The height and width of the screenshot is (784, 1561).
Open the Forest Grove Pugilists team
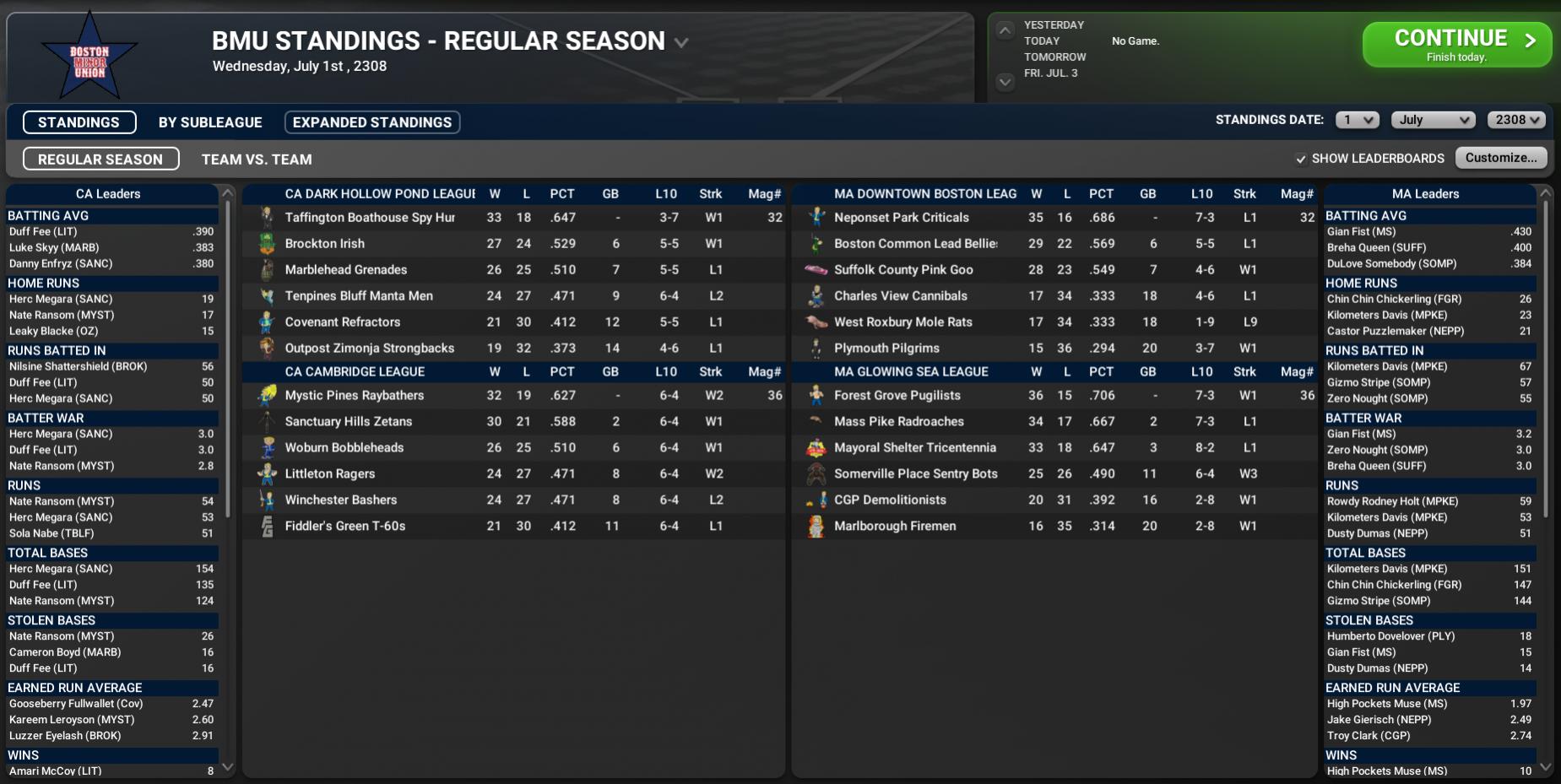(897, 396)
